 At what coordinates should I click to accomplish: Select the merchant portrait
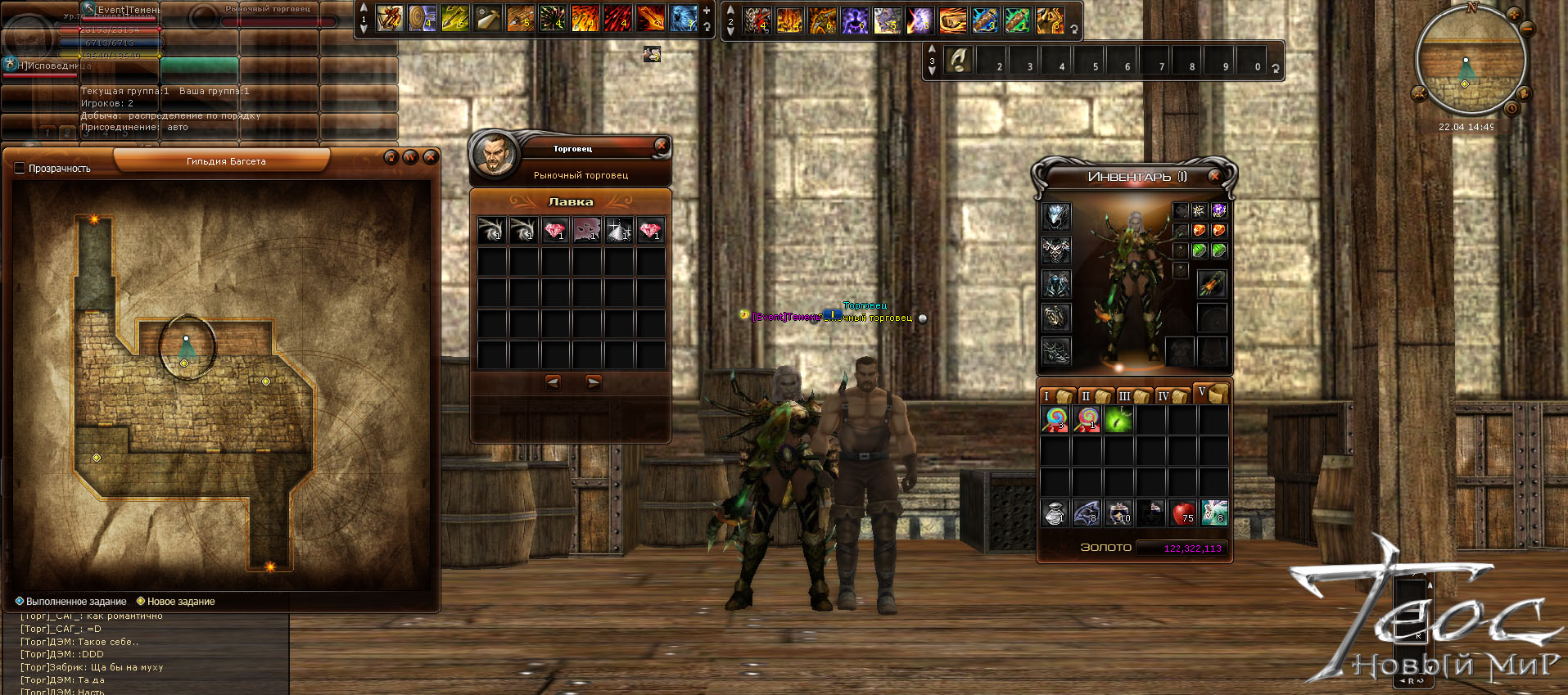pos(495,153)
